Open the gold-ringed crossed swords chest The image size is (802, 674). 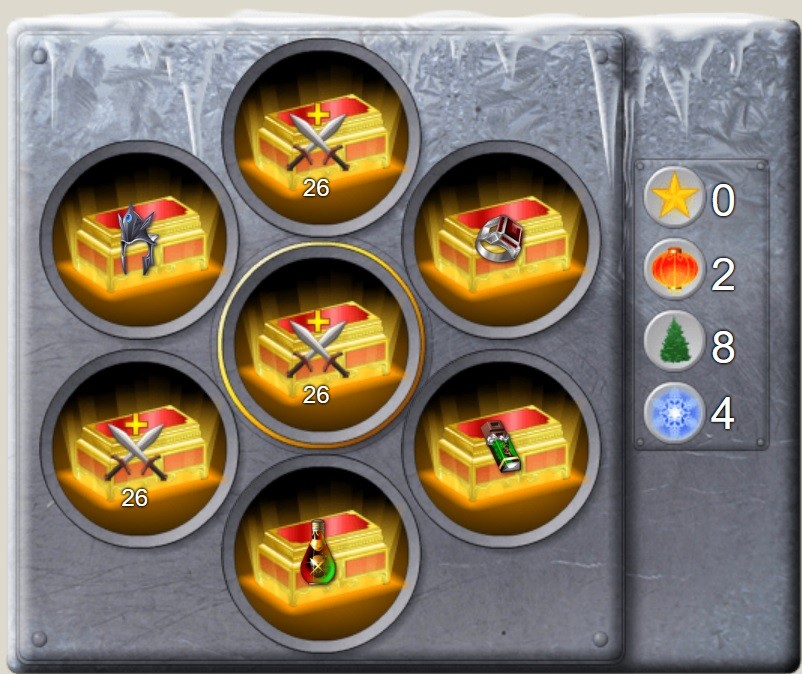tap(320, 345)
